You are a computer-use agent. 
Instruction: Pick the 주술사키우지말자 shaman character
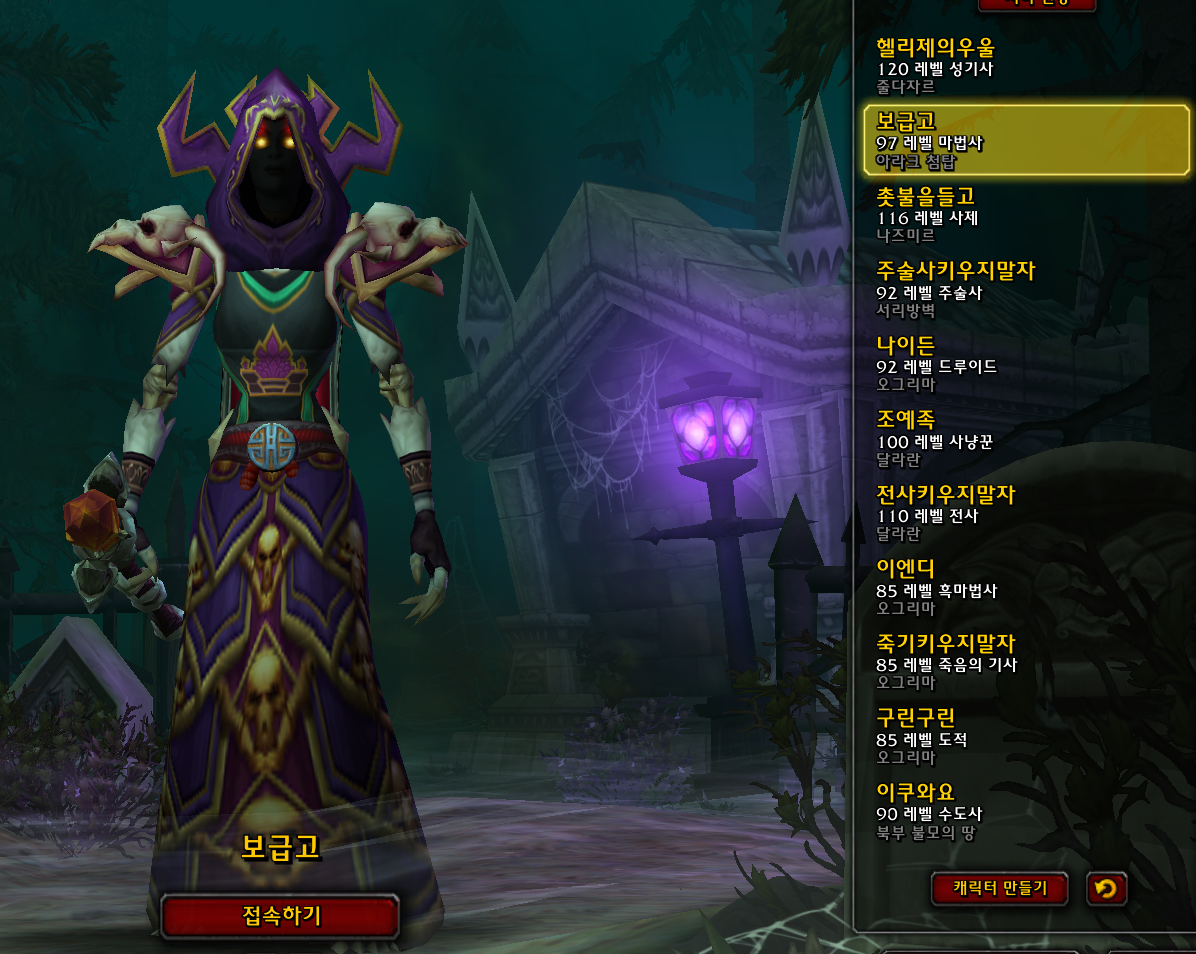(1025, 289)
